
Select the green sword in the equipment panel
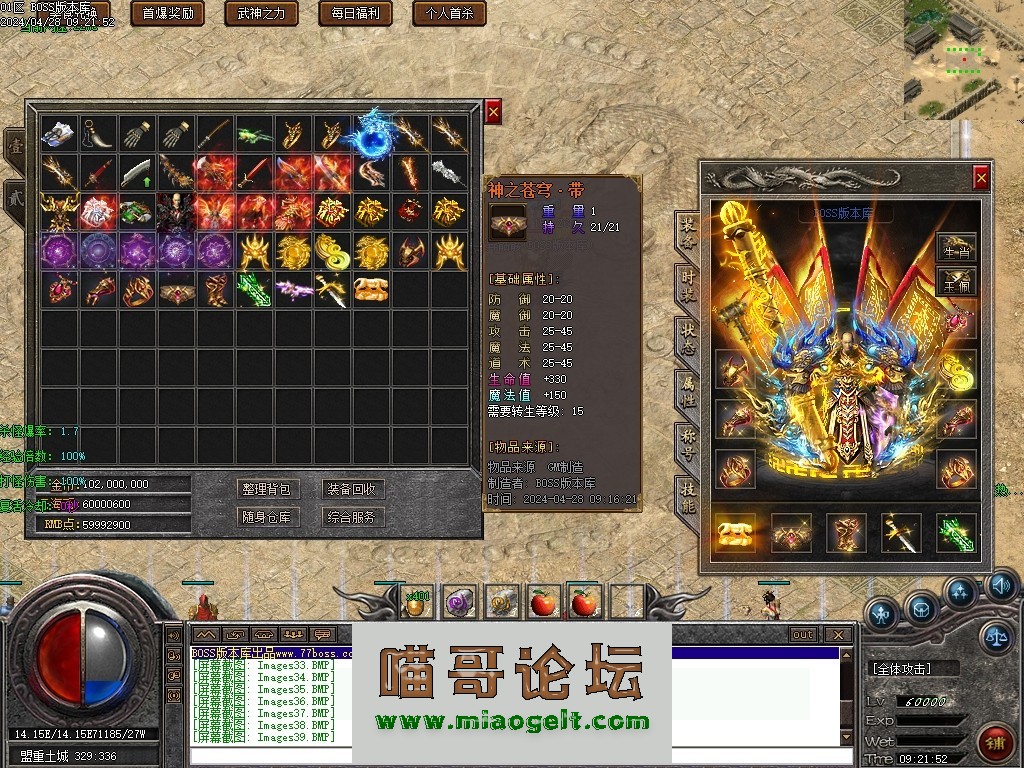click(955, 532)
